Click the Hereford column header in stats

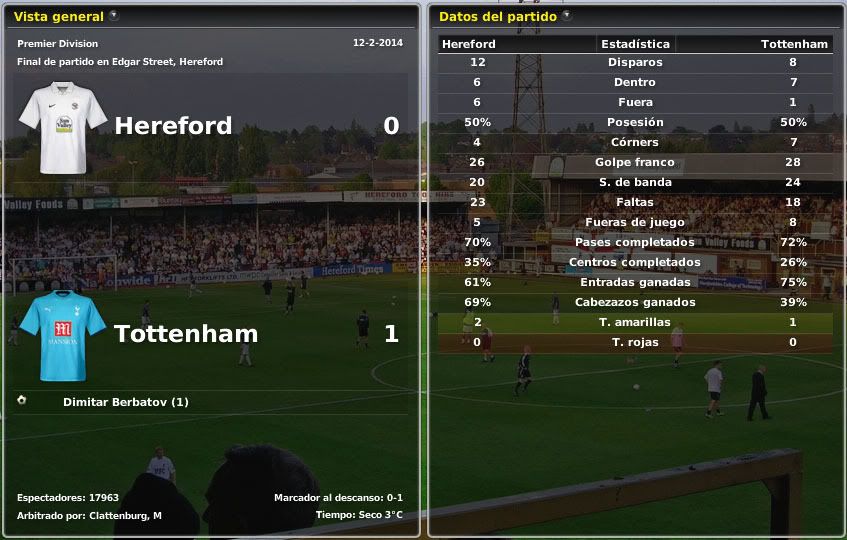click(x=469, y=44)
